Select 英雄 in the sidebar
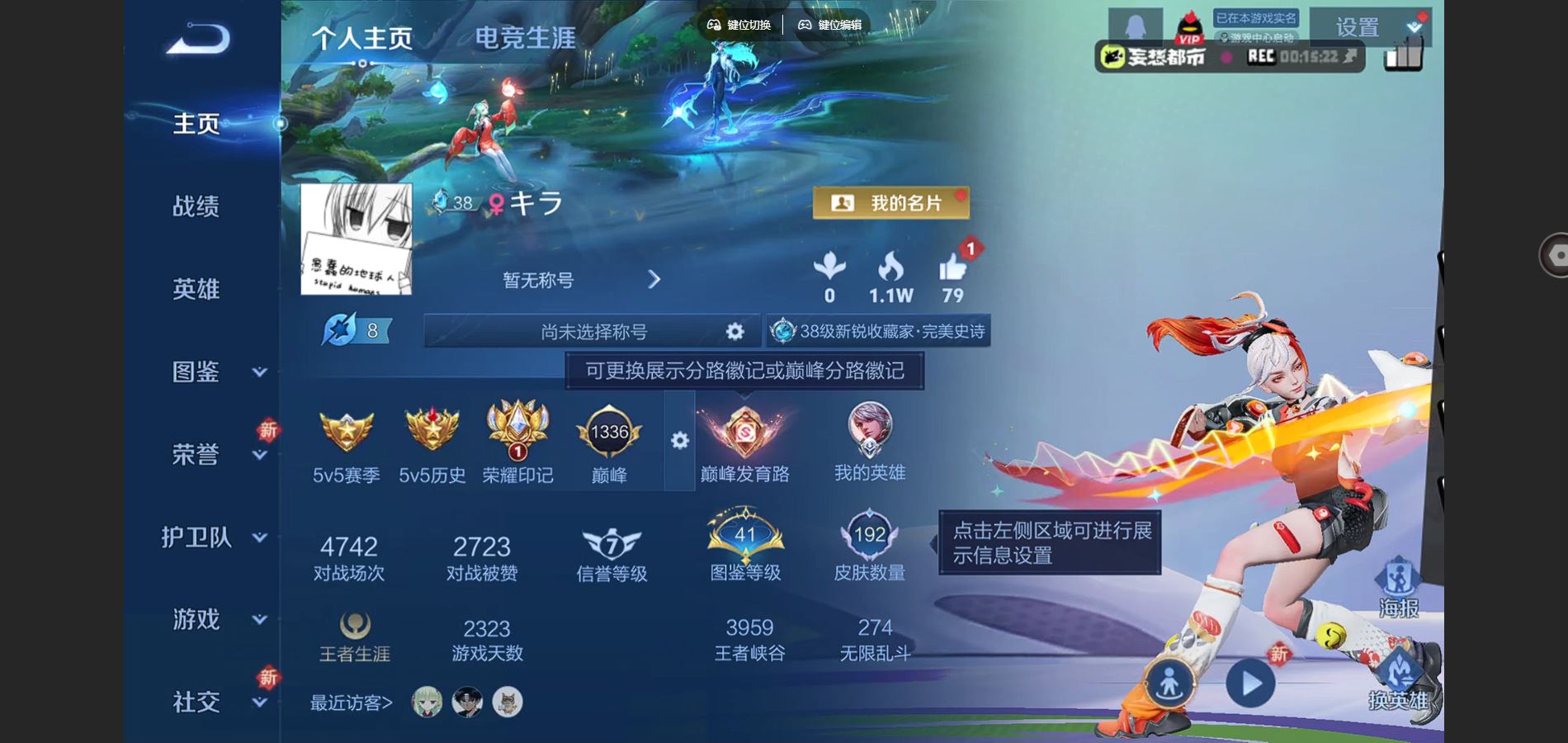1568x743 pixels. (x=196, y=289)
